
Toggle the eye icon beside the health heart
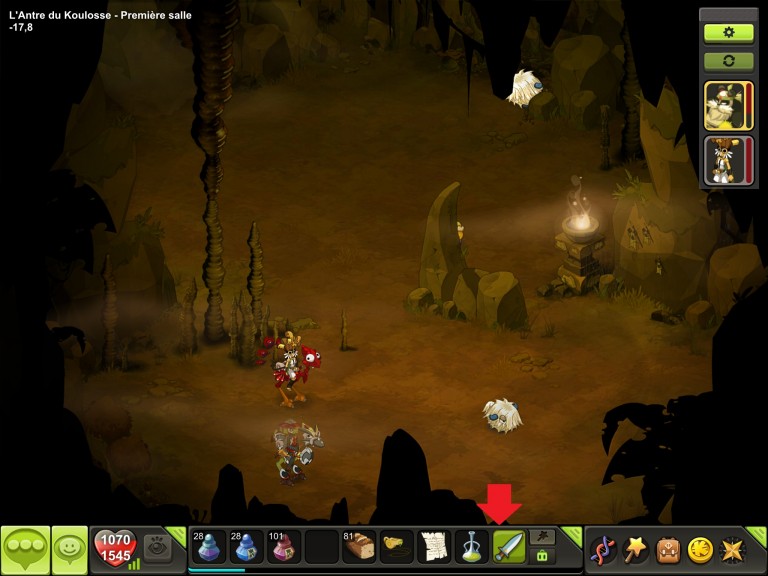click(155, 546)
